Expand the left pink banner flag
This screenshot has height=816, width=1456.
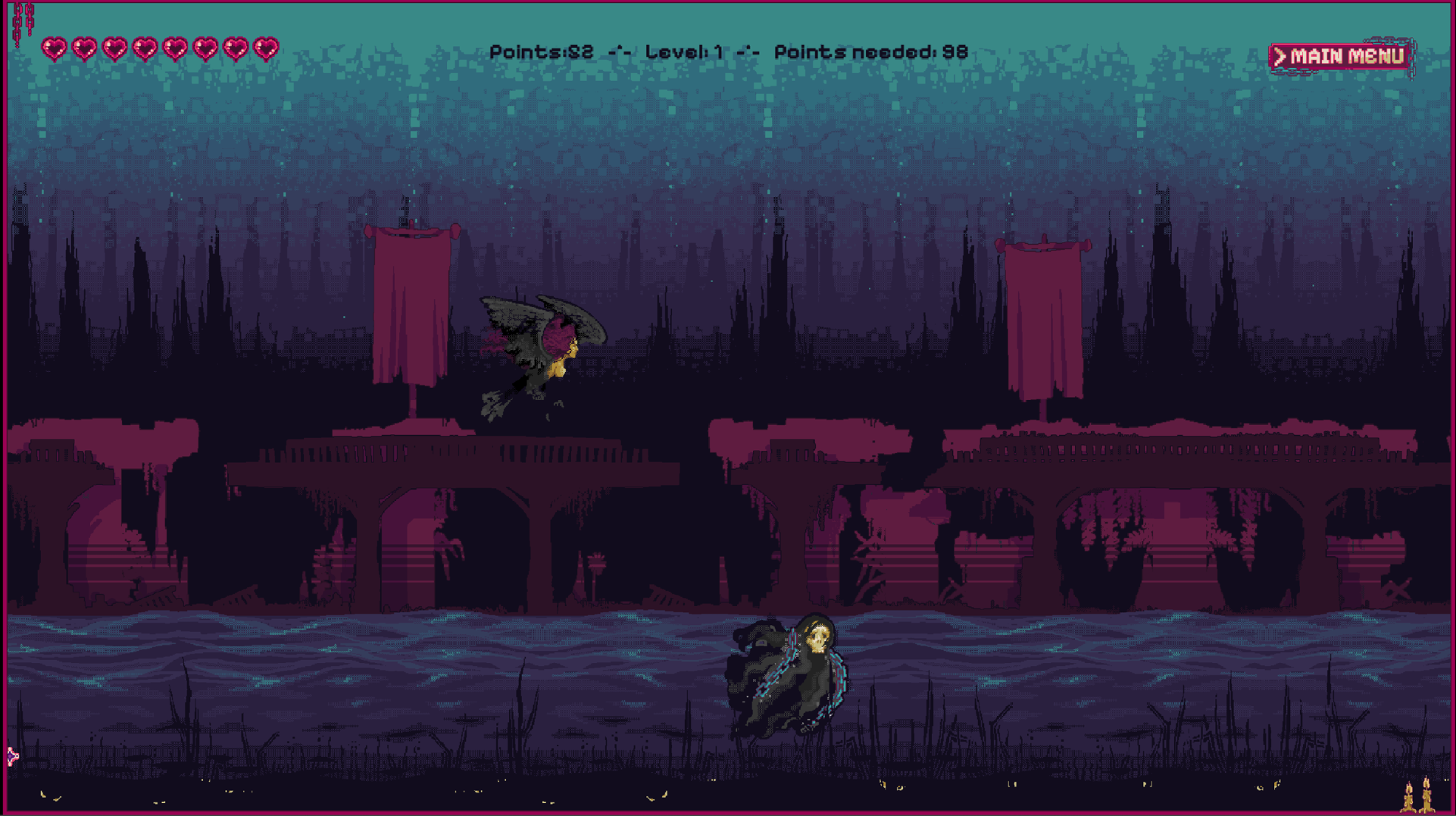[x=413, y=303]
